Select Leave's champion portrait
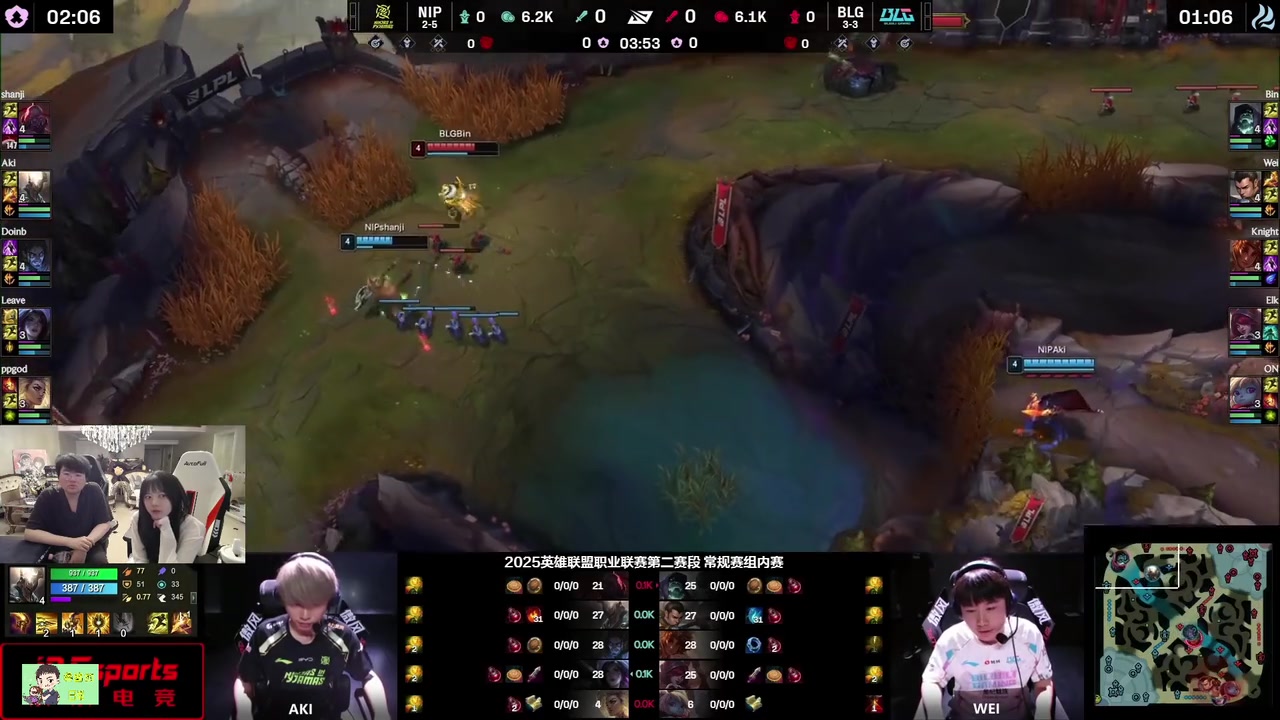This screenshot has width=1280, height=720. coord(34,326)
